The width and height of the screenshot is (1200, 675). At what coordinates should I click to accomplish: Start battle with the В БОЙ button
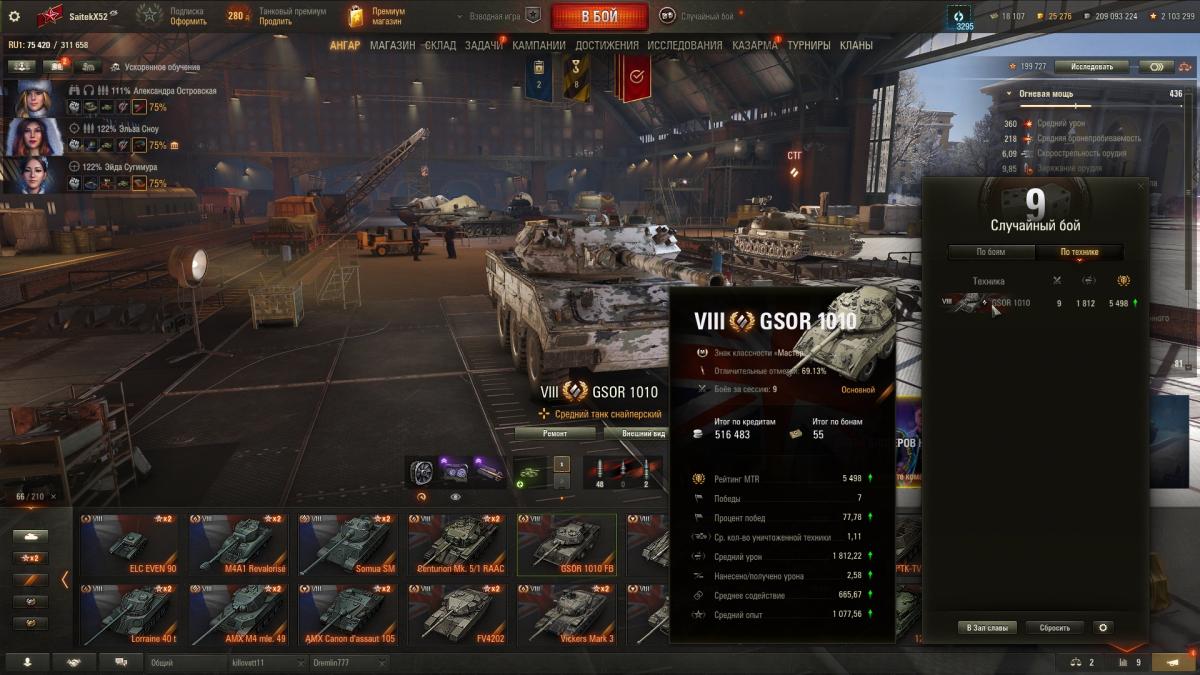tap(599, 17)
